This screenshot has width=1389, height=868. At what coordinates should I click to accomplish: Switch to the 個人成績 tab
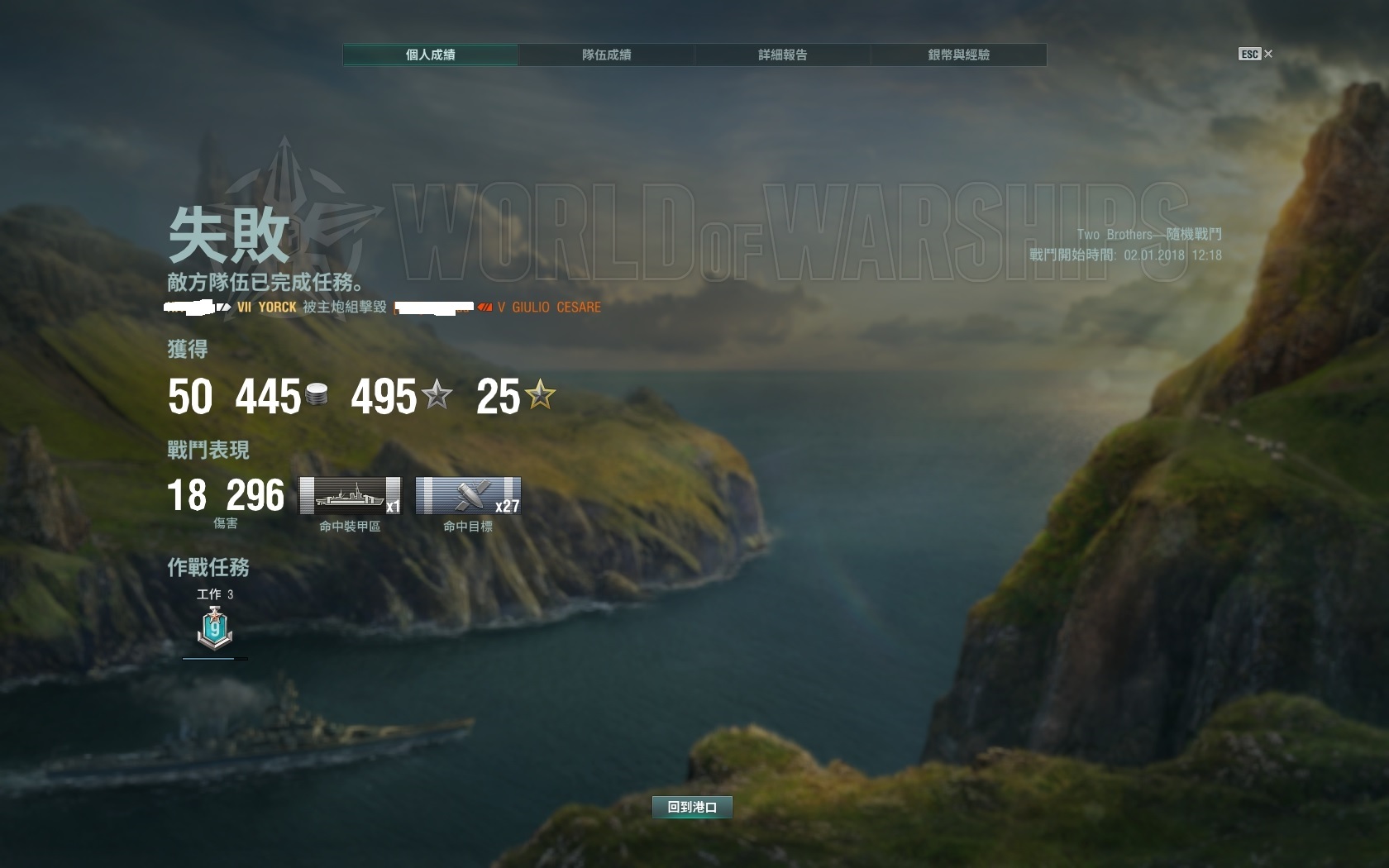[430, 55]
